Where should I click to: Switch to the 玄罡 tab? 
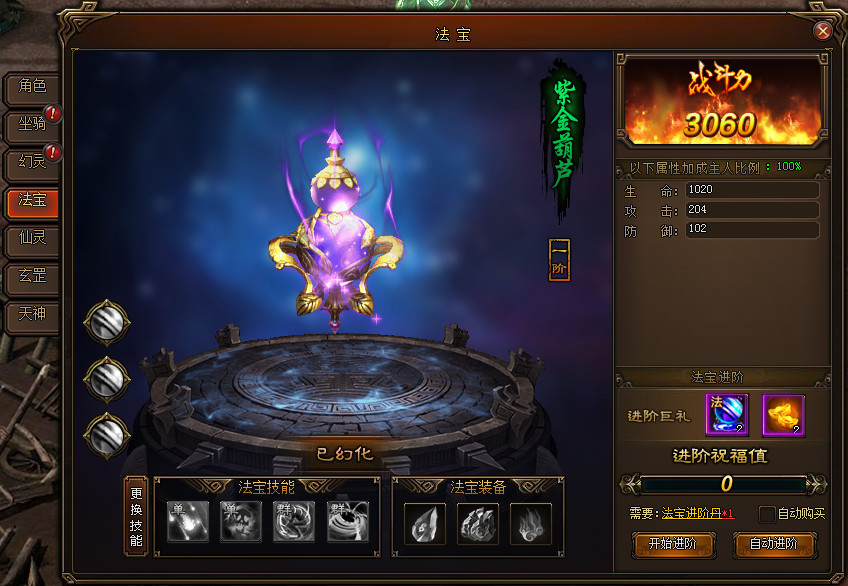[x=33, y=277]
